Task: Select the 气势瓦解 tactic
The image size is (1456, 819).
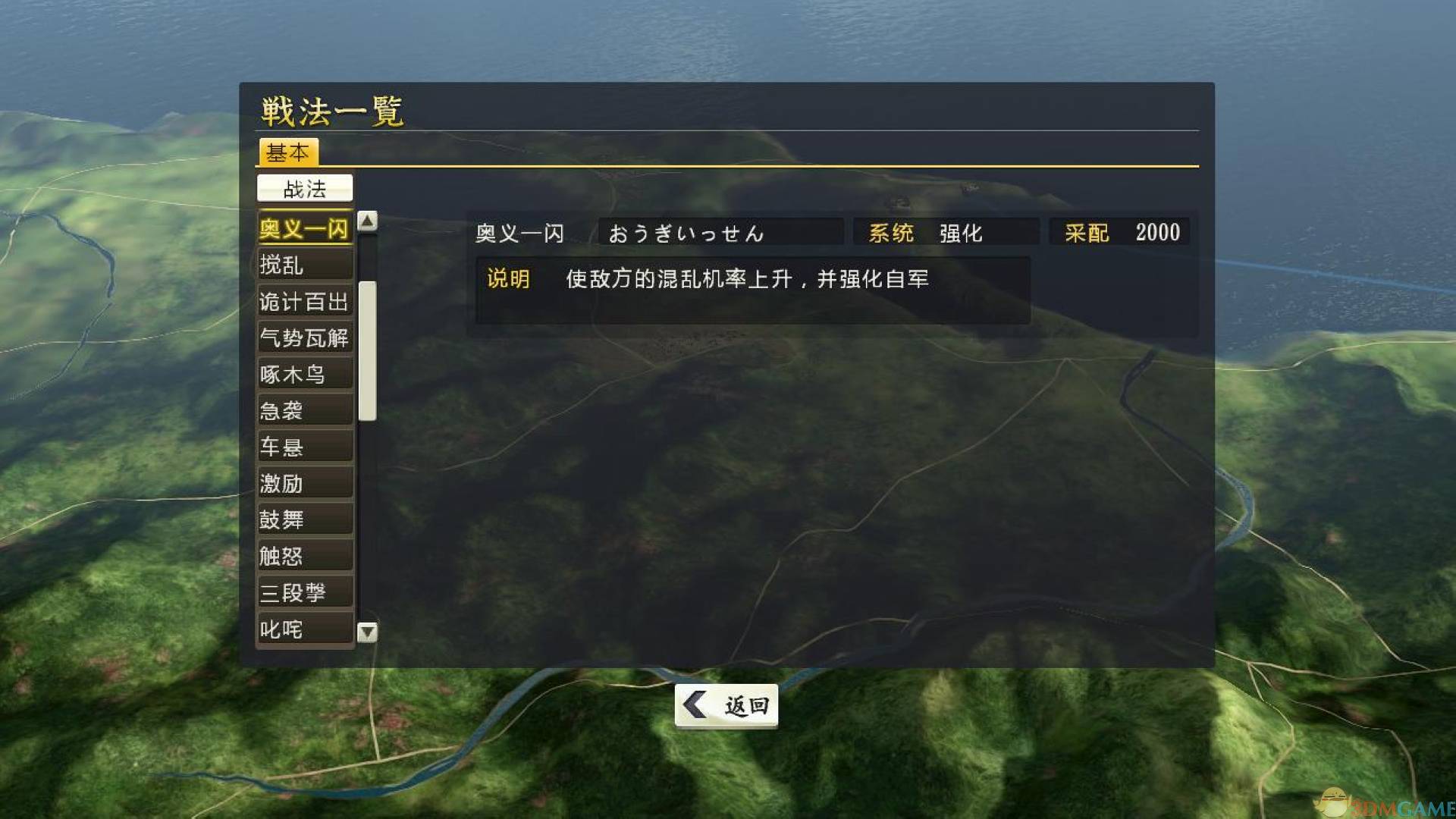Action: 303,337
